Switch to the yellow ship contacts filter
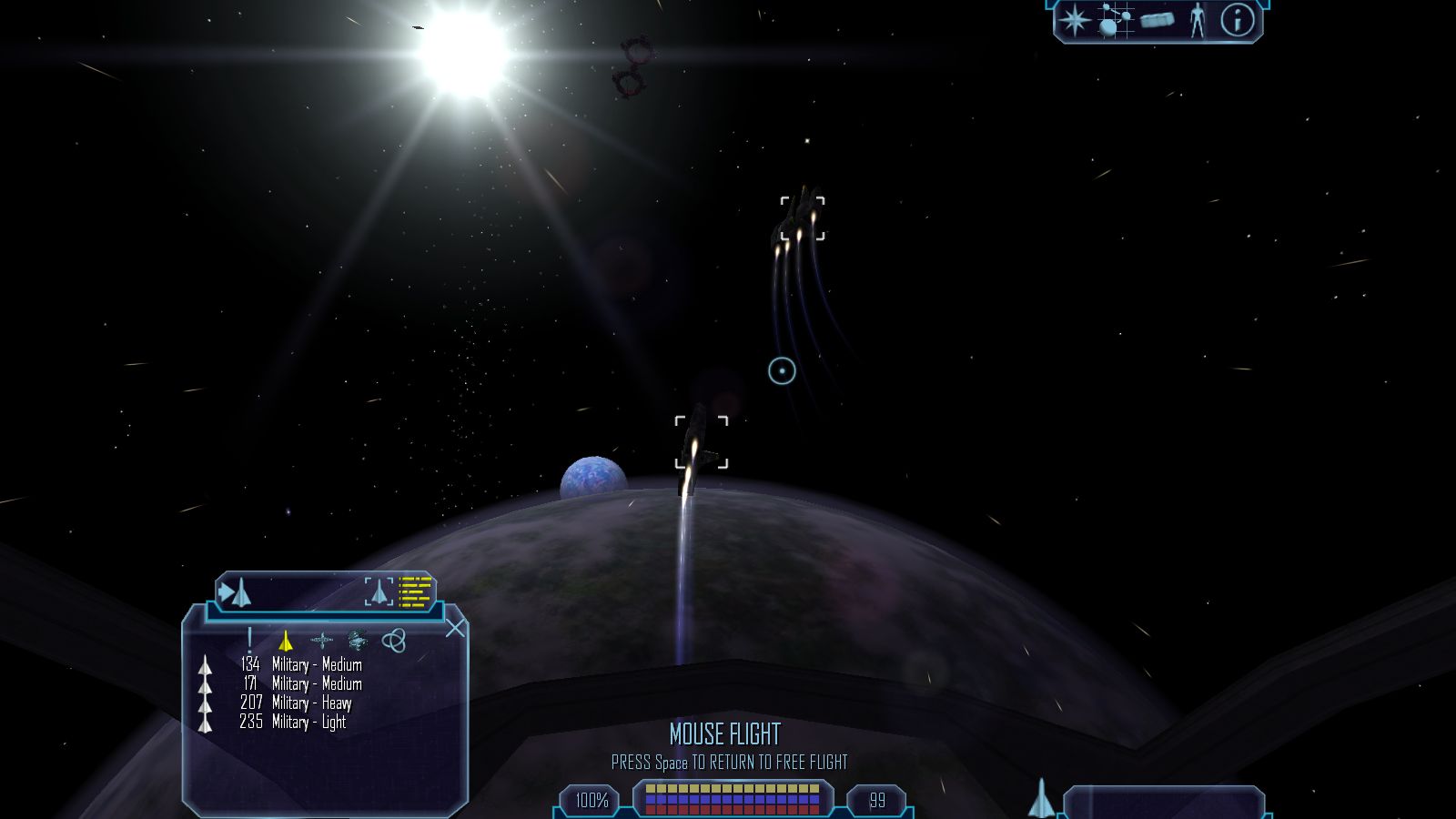The height and width of the screenshot is (819, 1456). coord(286,641)
